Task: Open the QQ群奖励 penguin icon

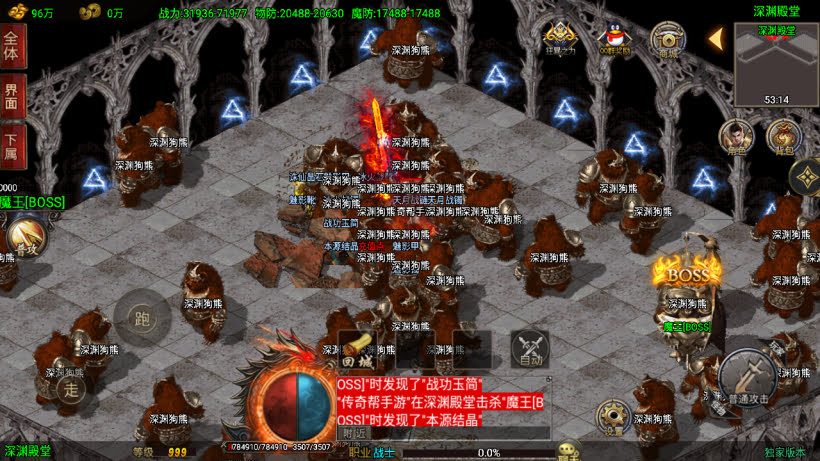Action: pos(614,39)
